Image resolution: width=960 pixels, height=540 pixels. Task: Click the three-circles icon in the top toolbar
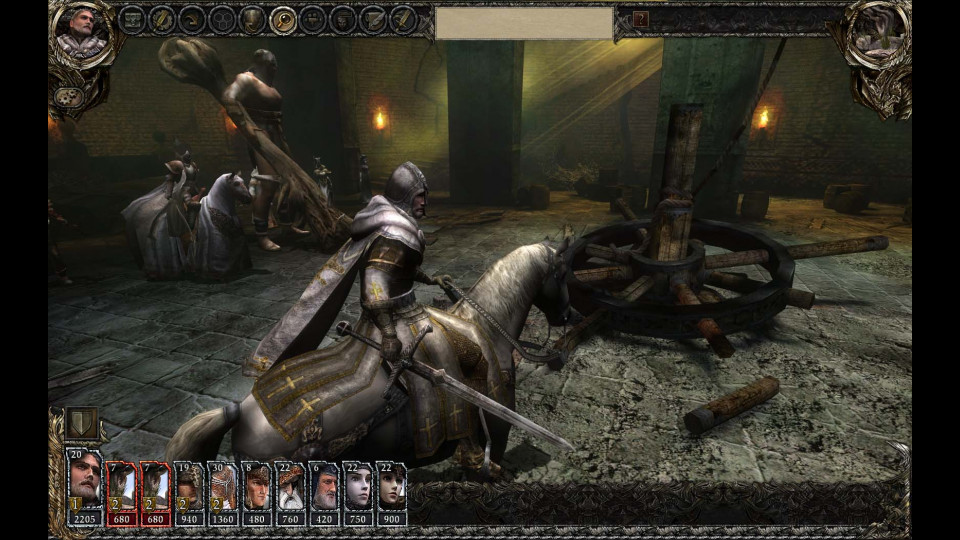pyautogui.click(x=223, y=19)
